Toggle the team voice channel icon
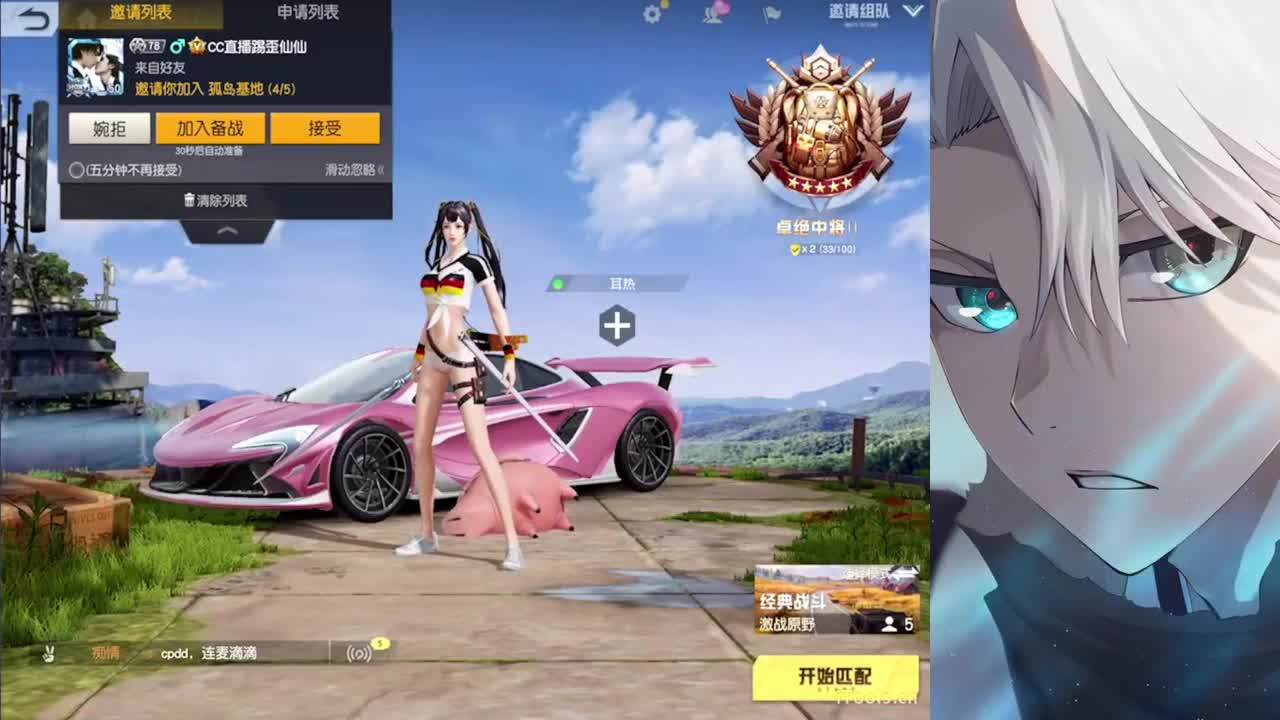 [x=358, y=652]
